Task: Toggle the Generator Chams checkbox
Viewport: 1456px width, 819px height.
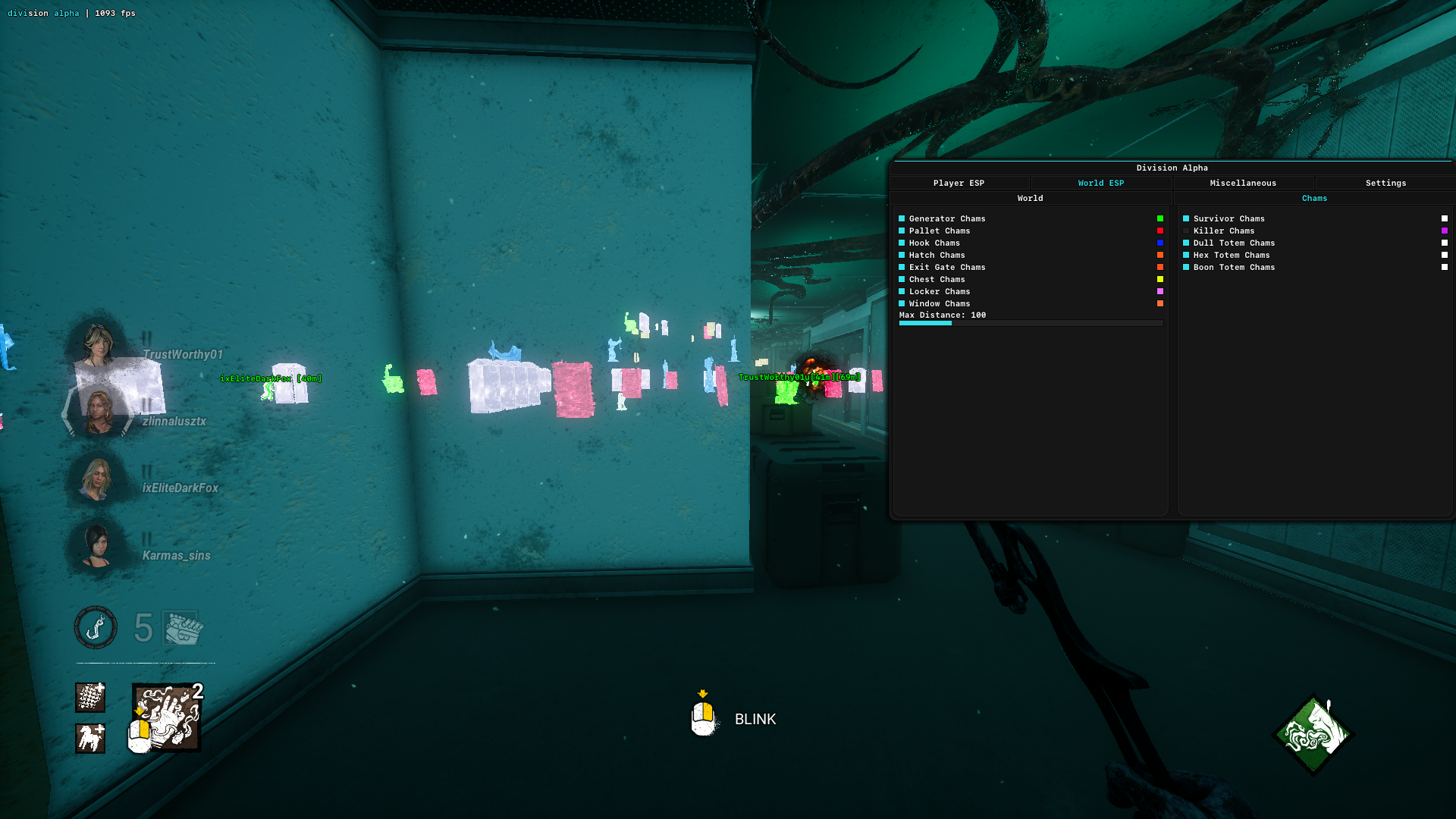Action: point(902,218)
